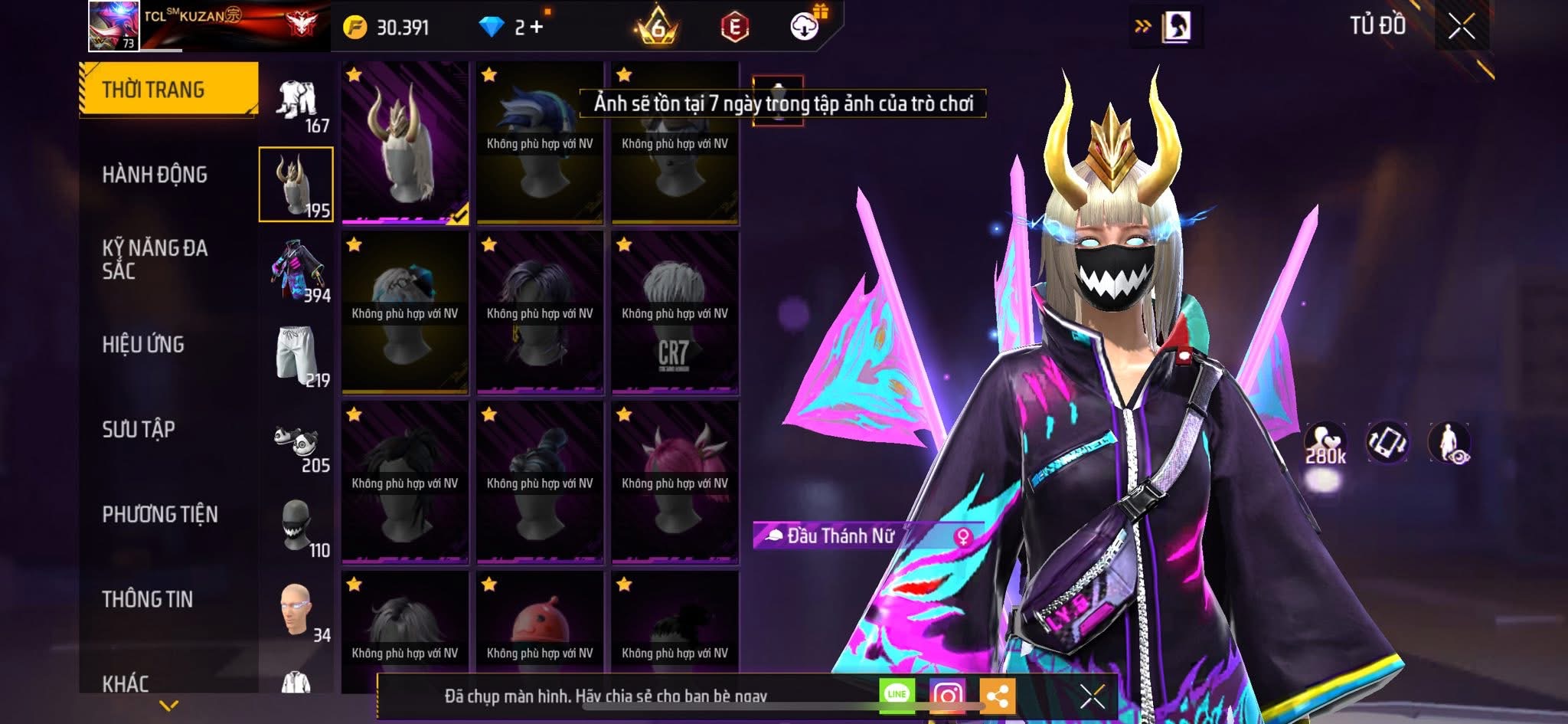The height and width of the screenshot is (724, 1568).
Task: Share the screenshot through LINE
Action: point(897,695)
